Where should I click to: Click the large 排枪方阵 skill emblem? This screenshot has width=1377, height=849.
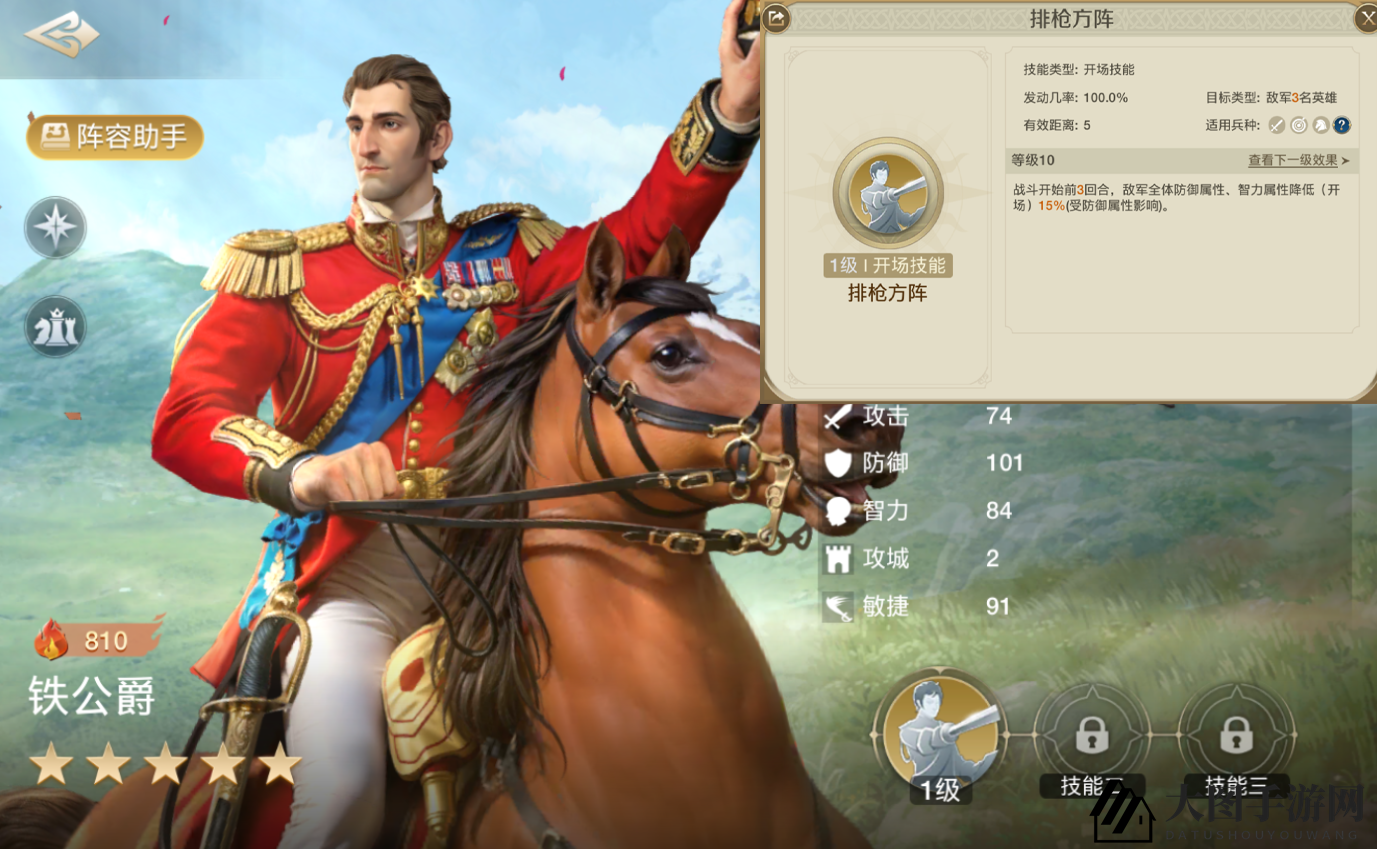click(x=887, y=194)
